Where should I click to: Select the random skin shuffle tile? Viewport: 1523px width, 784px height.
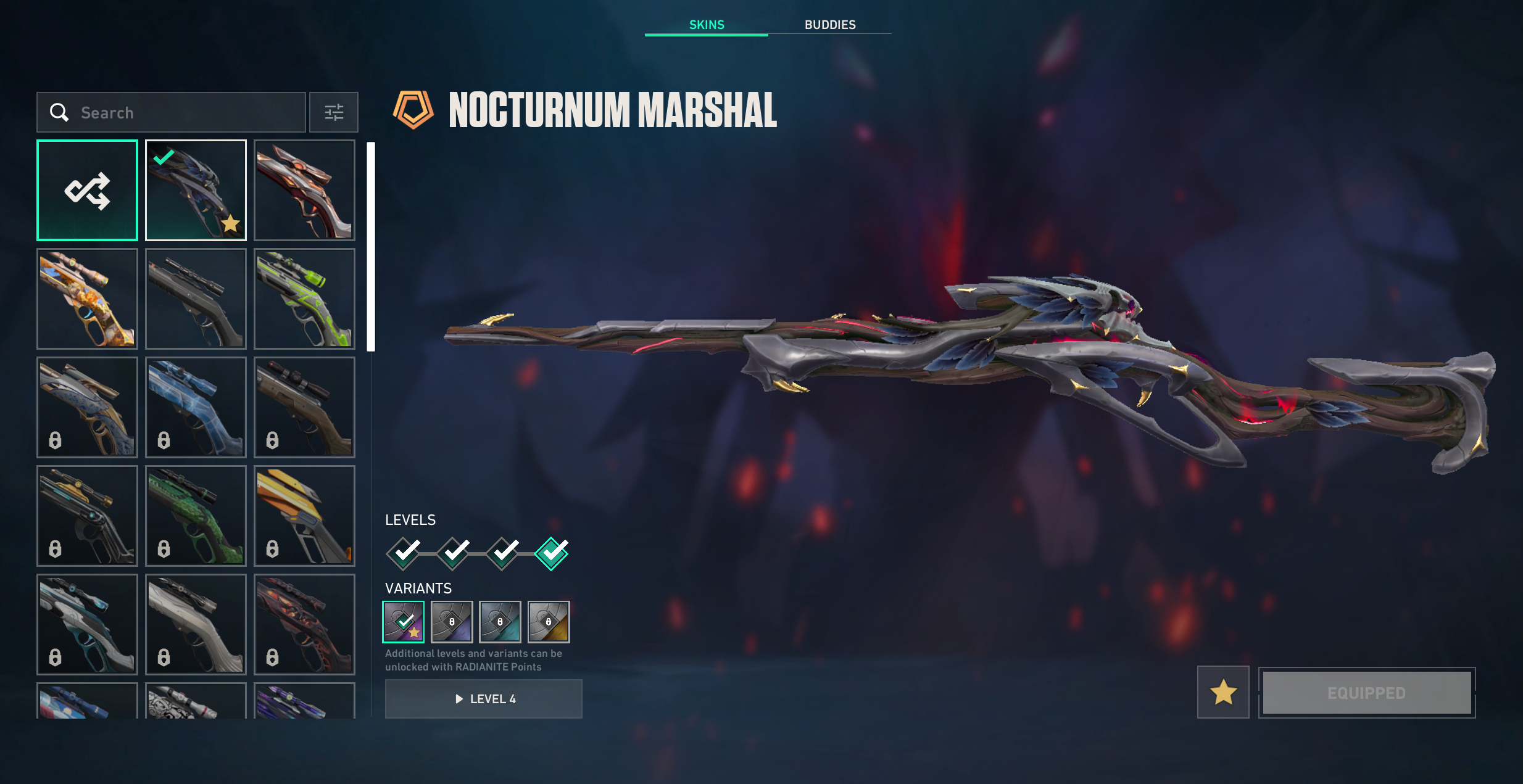[x=87, y=190]
